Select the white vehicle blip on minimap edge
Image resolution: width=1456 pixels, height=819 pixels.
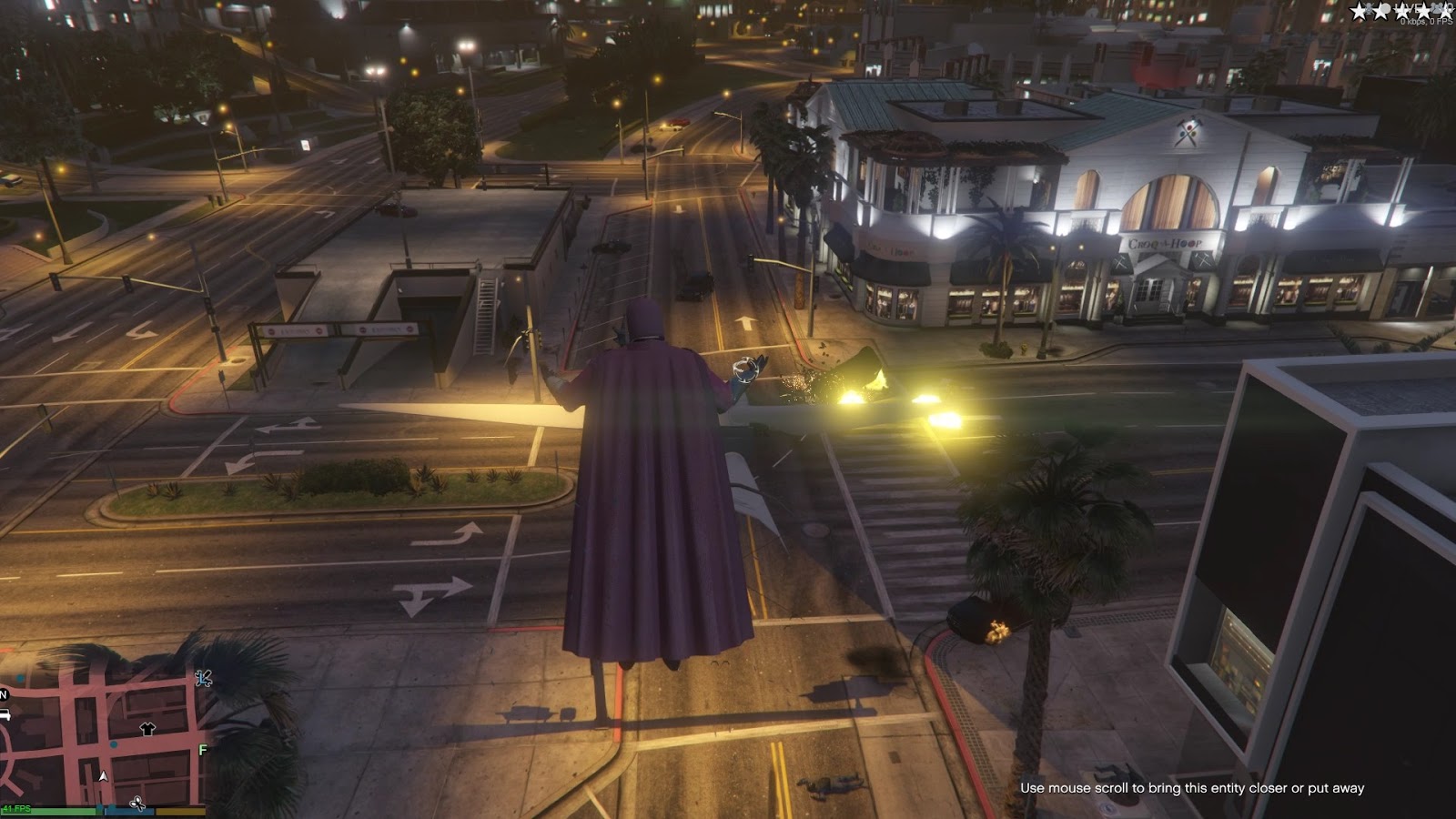pos(6,714)
